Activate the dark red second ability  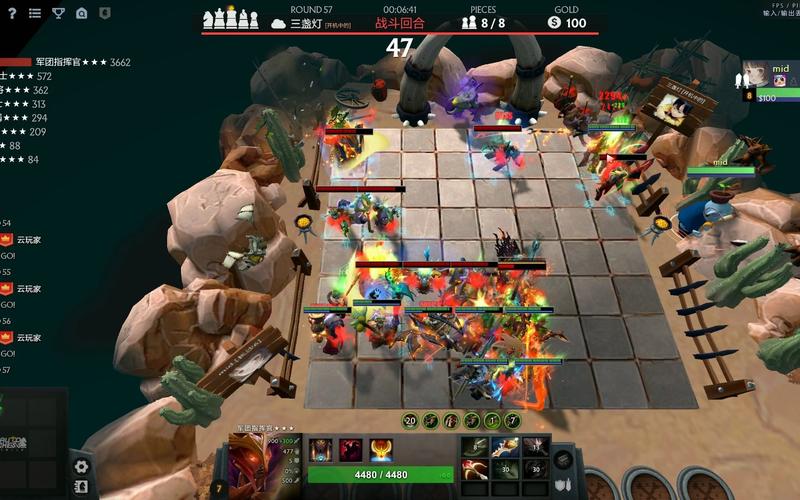350,450
